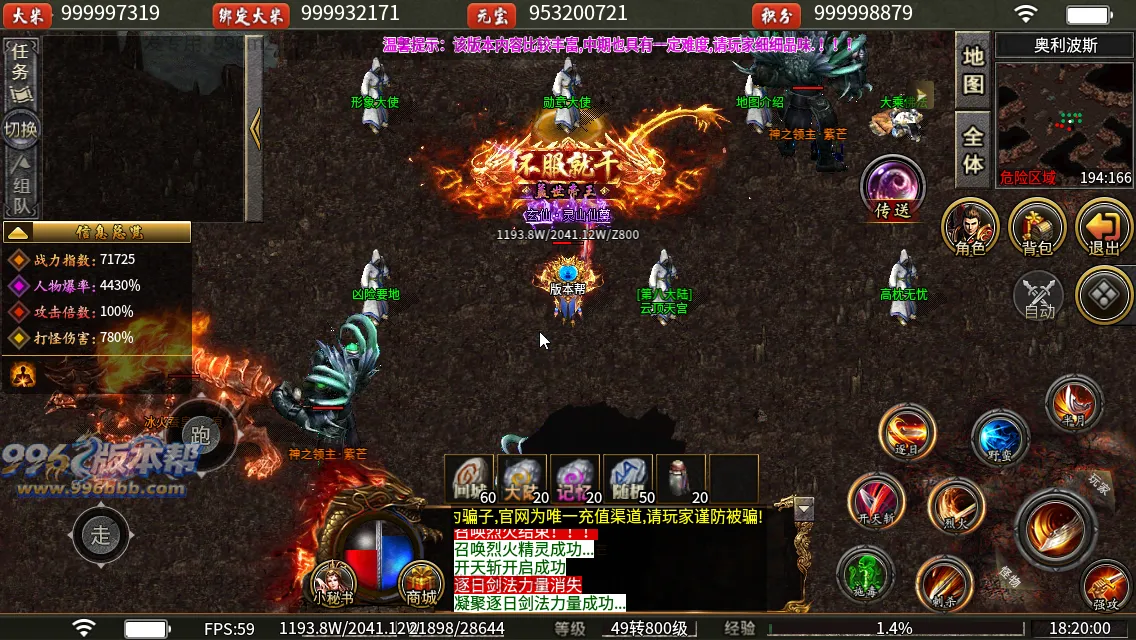Cast the 野蛮 charge skill
Screen dimensions: 1136x640
[999, 438]
